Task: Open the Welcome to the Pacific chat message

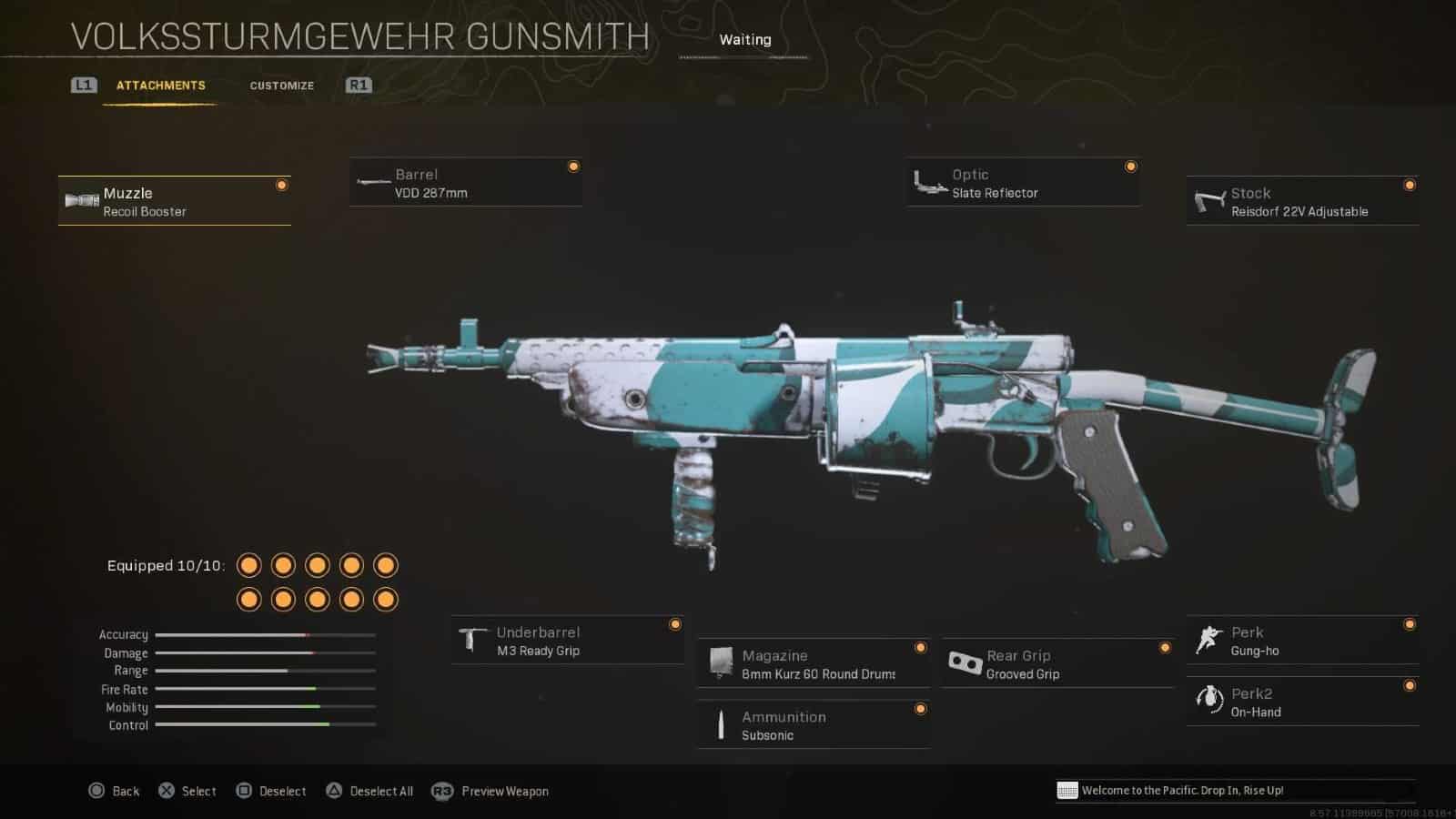Action: (x=1181, y=790)
